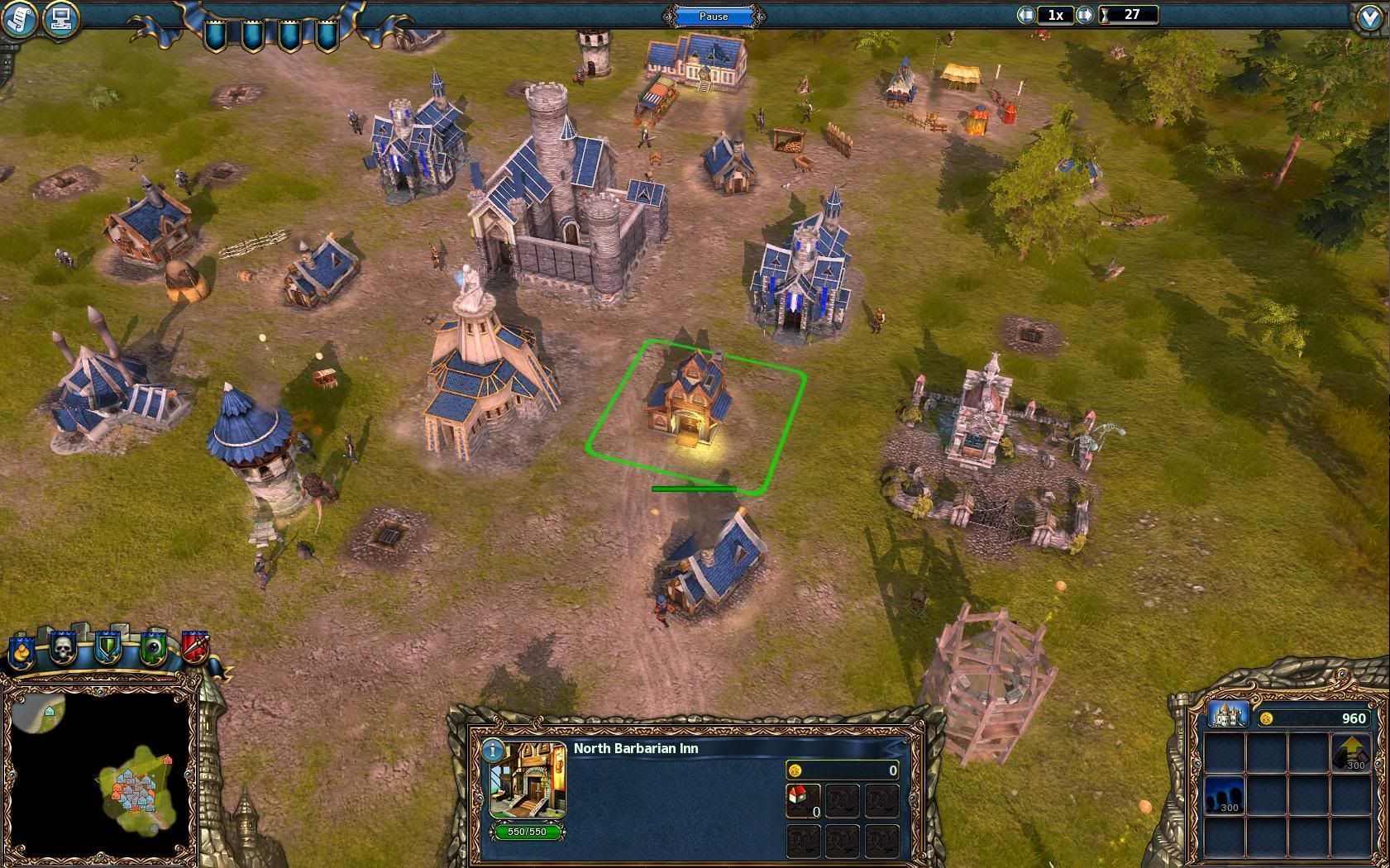
Task: Open the castle build menu icon
Action: [x=1227, y=715]
